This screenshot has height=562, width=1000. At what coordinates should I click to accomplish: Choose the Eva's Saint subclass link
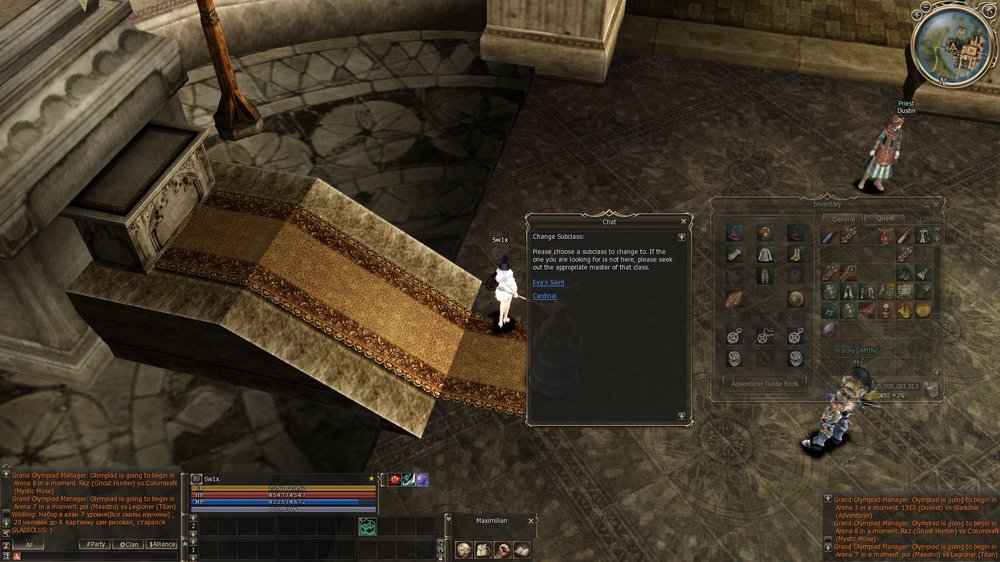(x=548, y=283)
